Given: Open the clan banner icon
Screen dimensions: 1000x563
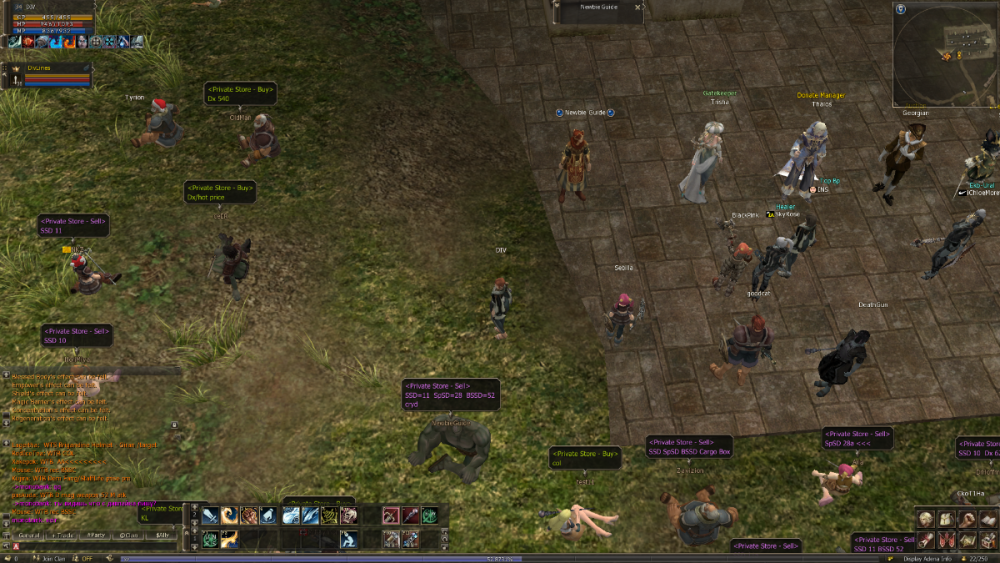Looking at the screenshot, I should point(947,540).
